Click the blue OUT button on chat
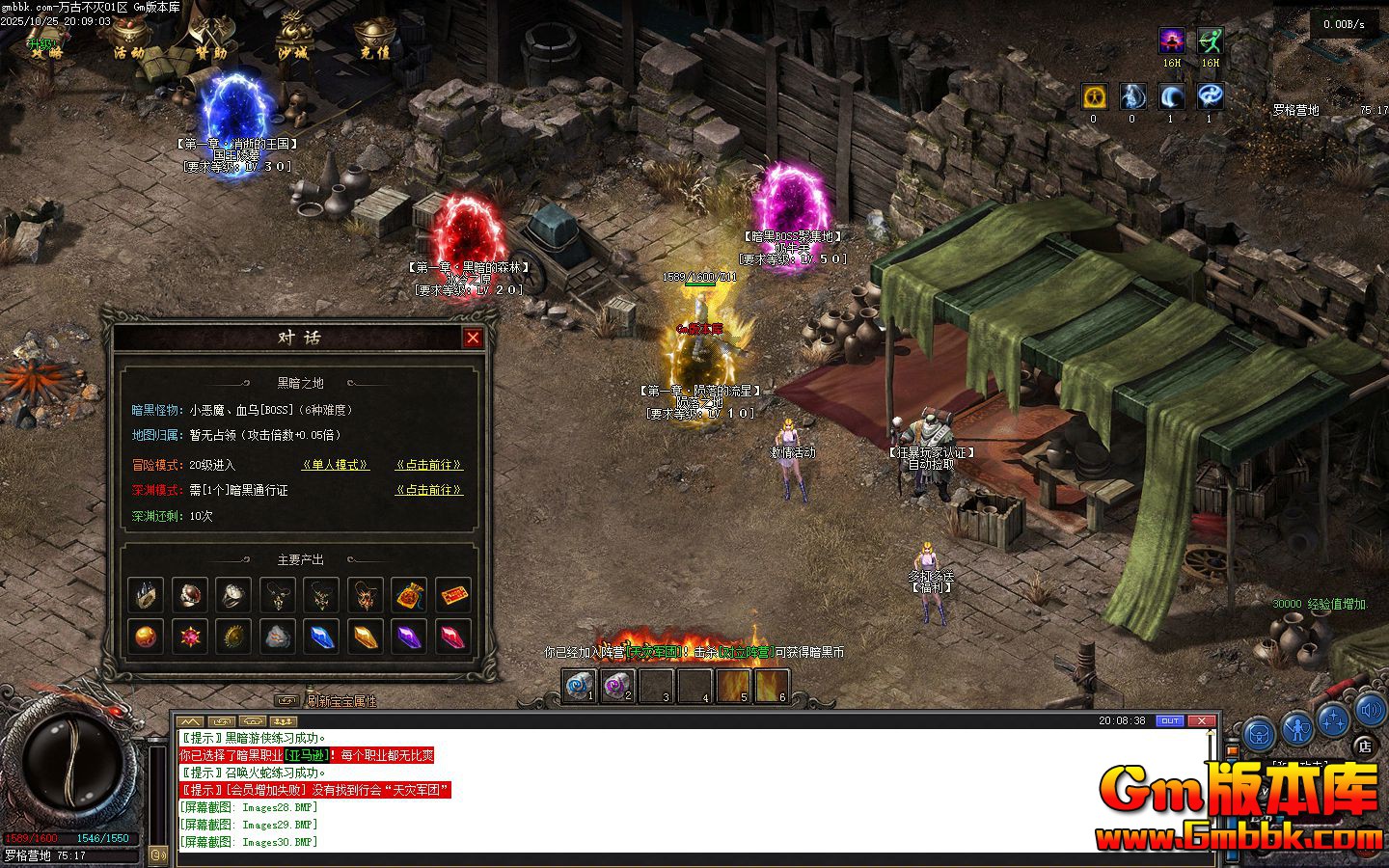1389x868 pixels. coord(1170,720)
